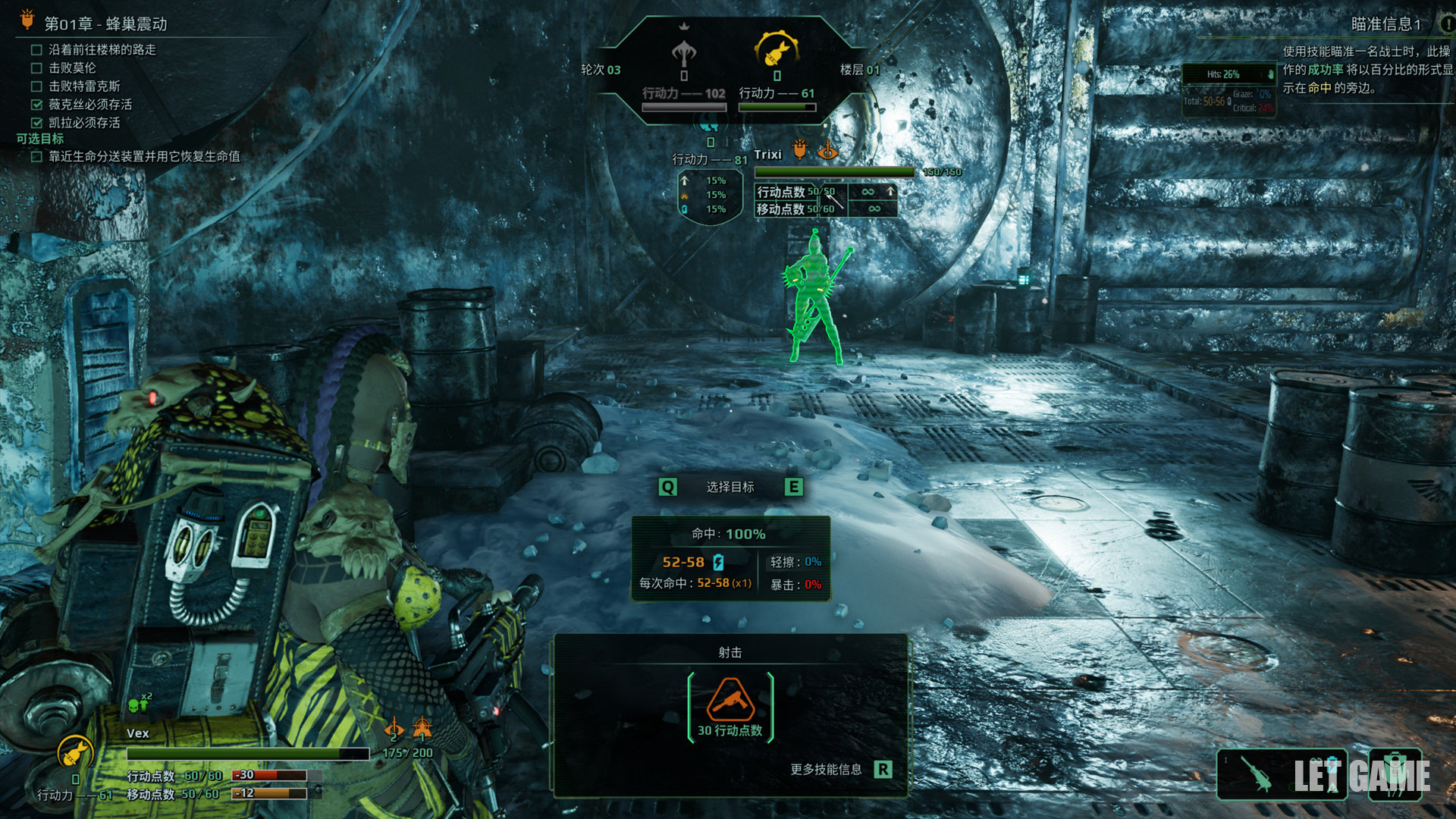The image size is (1456, 819).
Task: Inspect Trixi's orange eye status icon
Action: point(827,150)
